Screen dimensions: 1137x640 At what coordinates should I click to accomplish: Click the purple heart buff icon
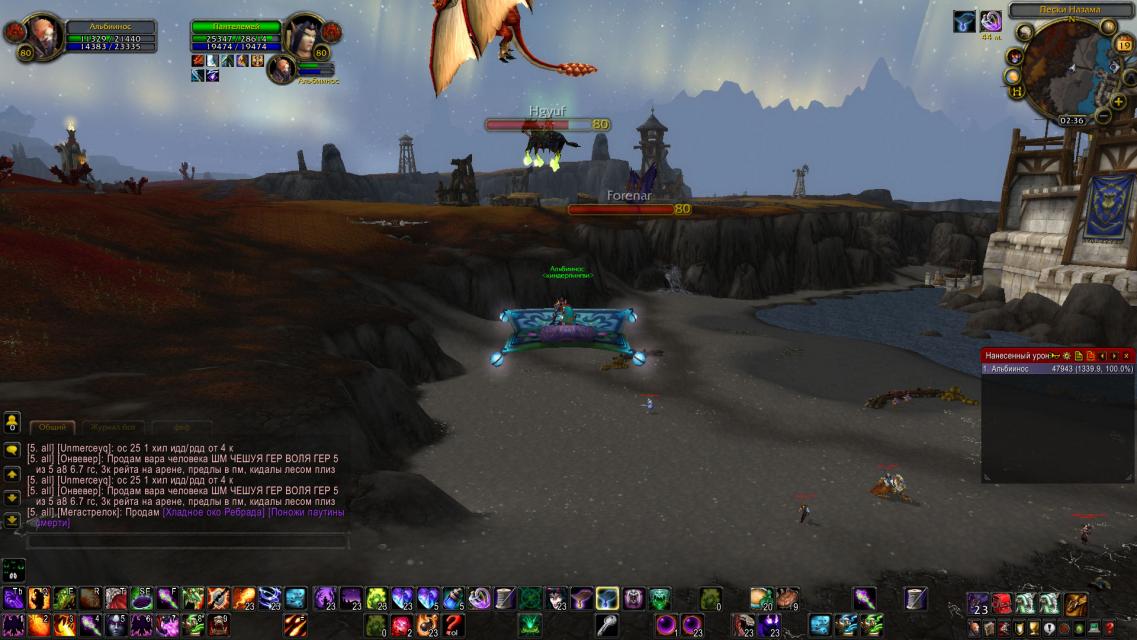click(990, 21)
